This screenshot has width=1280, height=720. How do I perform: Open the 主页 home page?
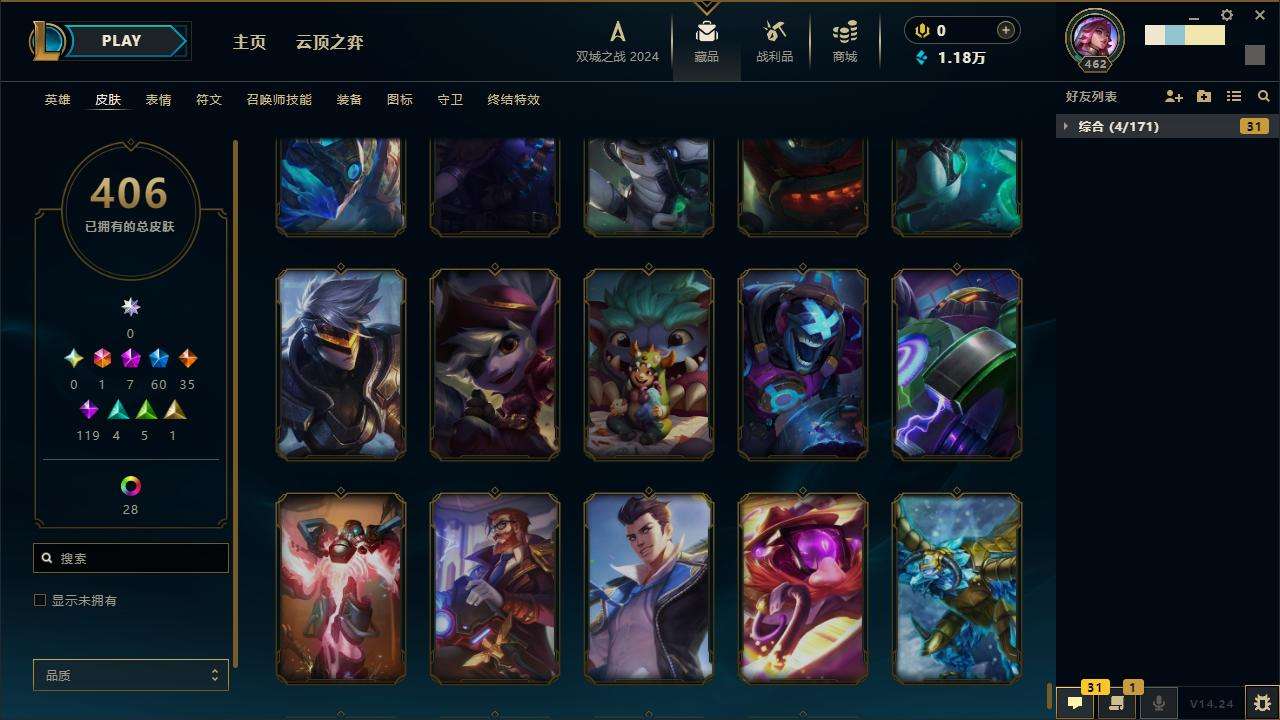[249, 42]
